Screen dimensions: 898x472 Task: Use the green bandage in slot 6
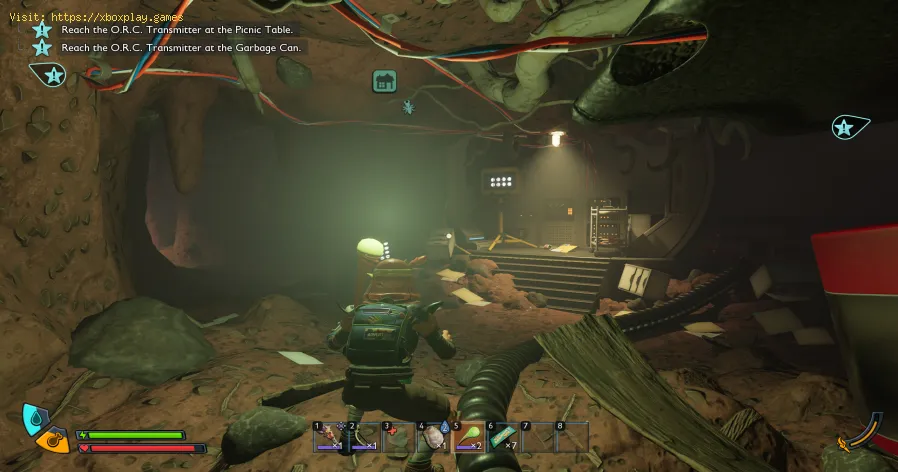coord(503,436)
